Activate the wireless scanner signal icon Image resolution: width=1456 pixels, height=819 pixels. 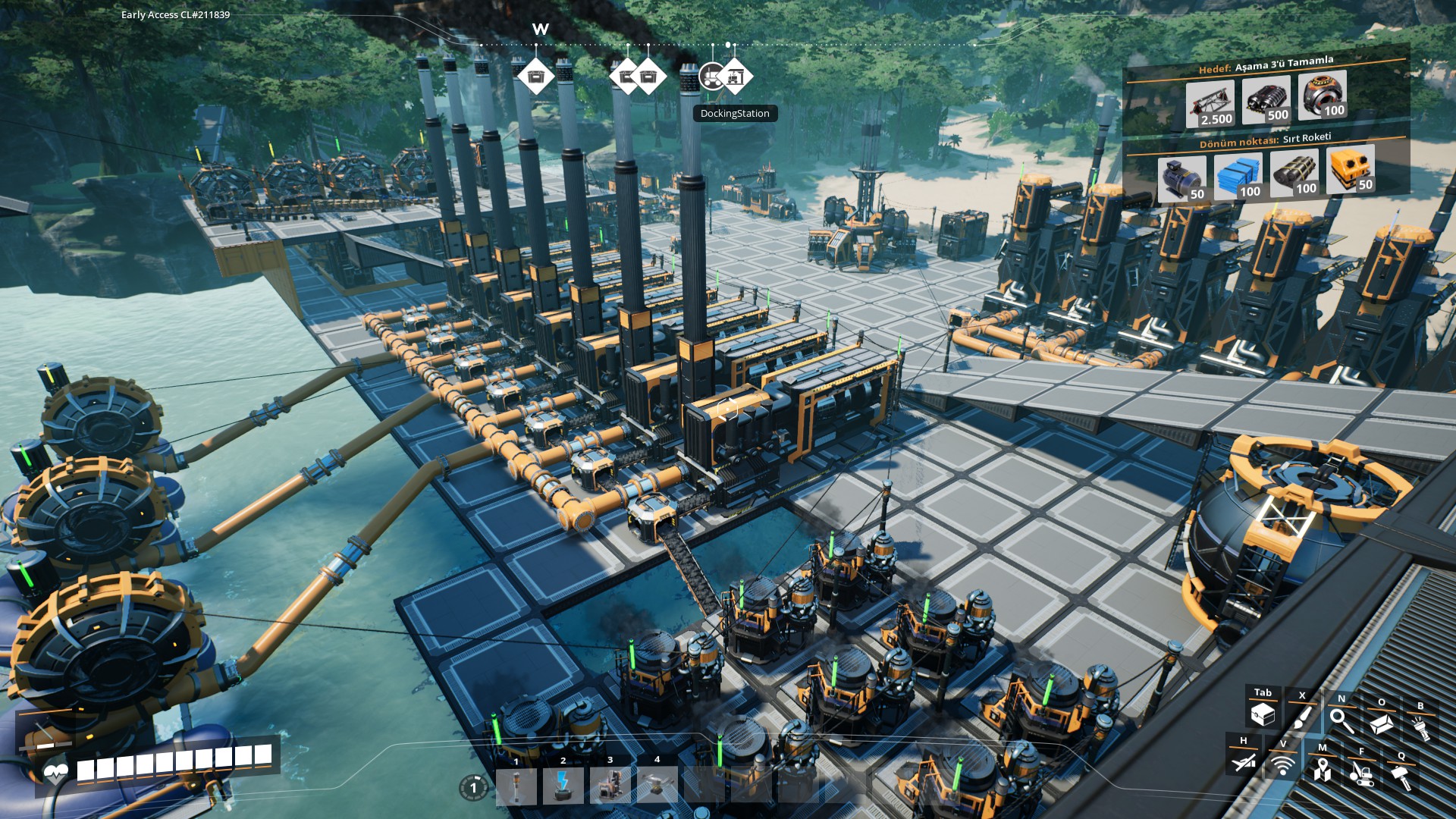coord(1283,765)
